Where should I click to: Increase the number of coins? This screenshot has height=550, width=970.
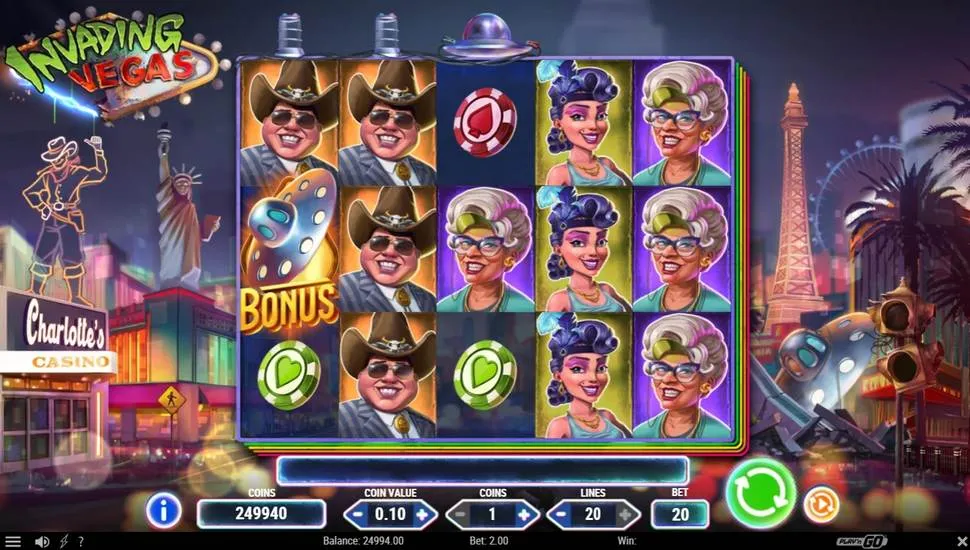525,514
